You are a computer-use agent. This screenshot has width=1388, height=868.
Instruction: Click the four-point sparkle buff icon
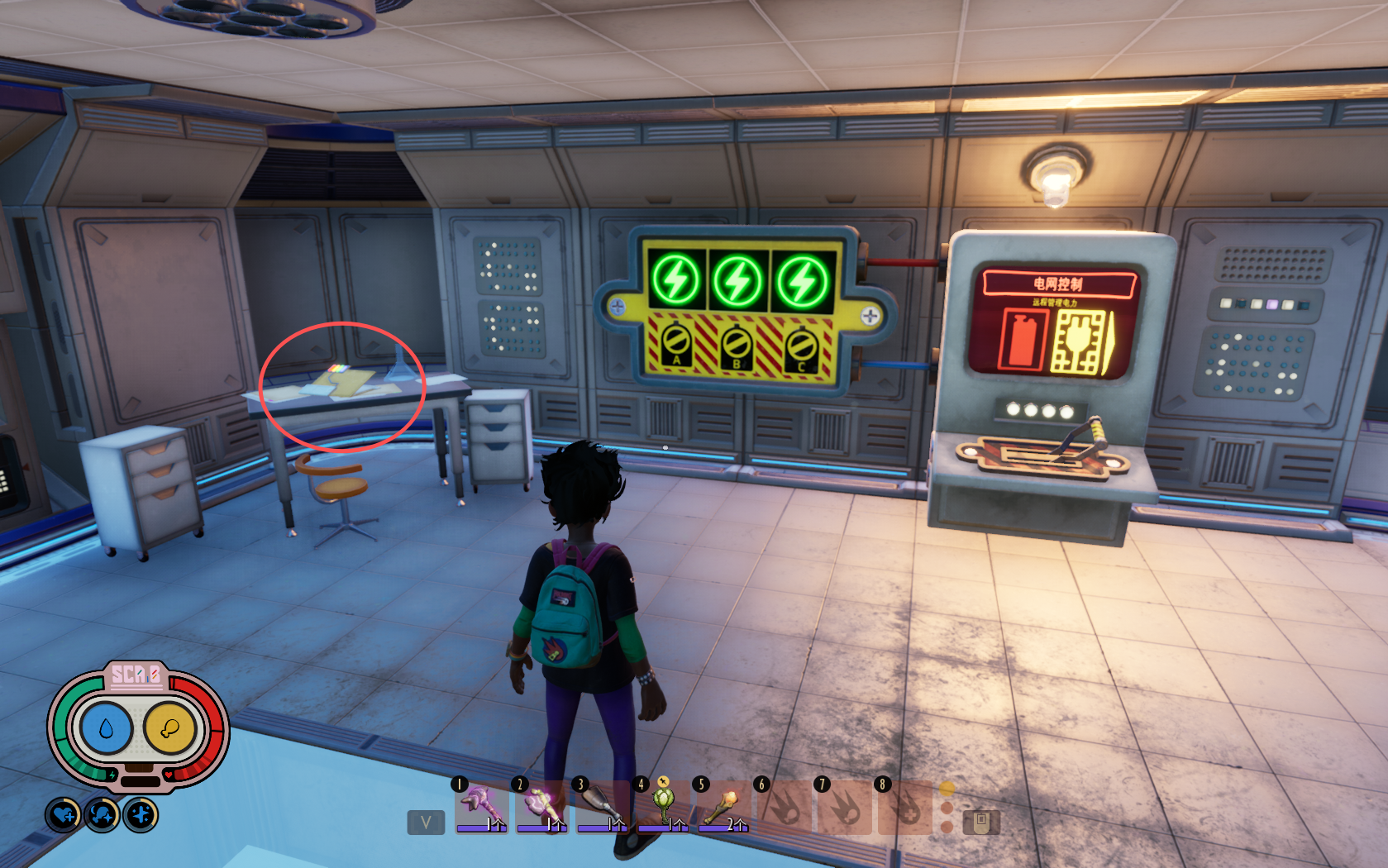pos(141,815)
